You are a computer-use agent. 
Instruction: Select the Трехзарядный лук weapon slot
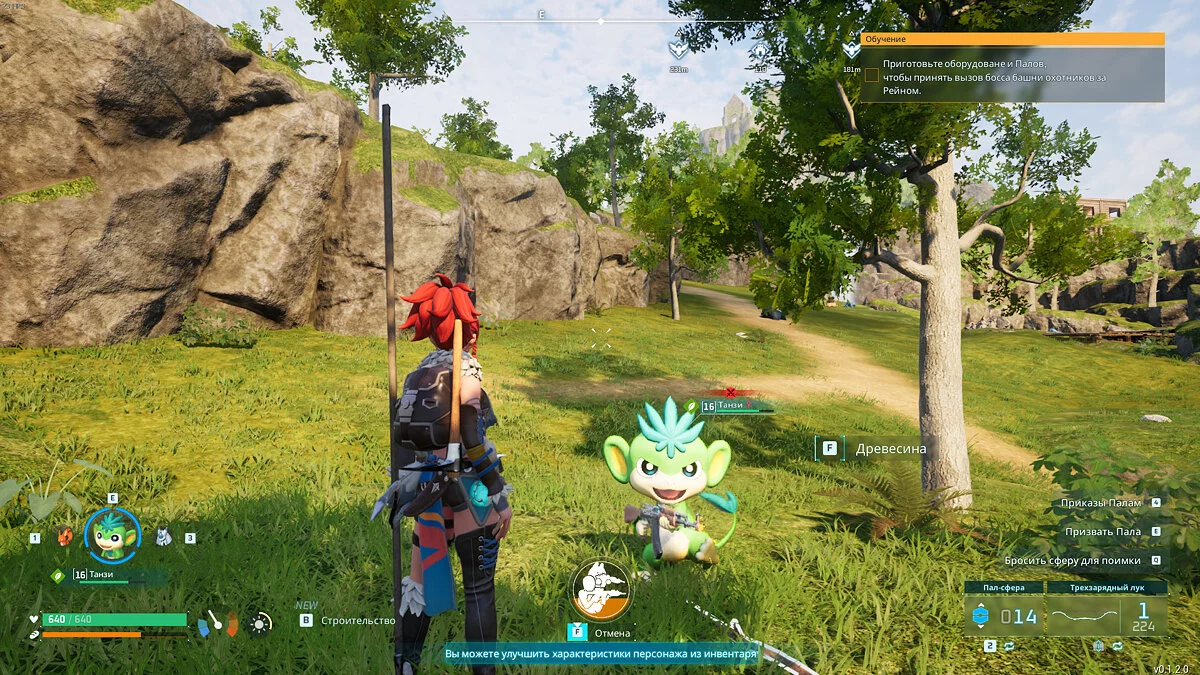[x=1107, y=615]
